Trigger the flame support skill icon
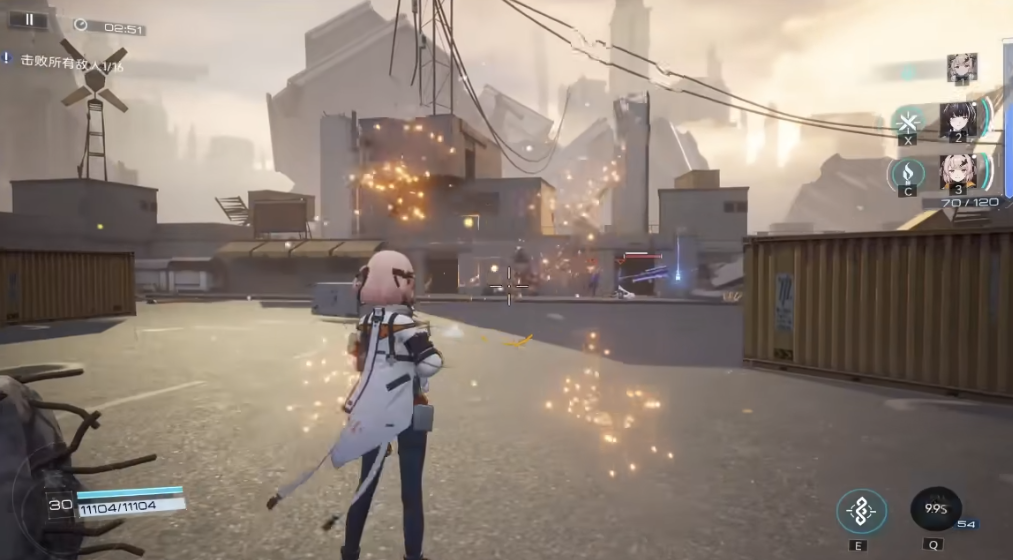 906,174
